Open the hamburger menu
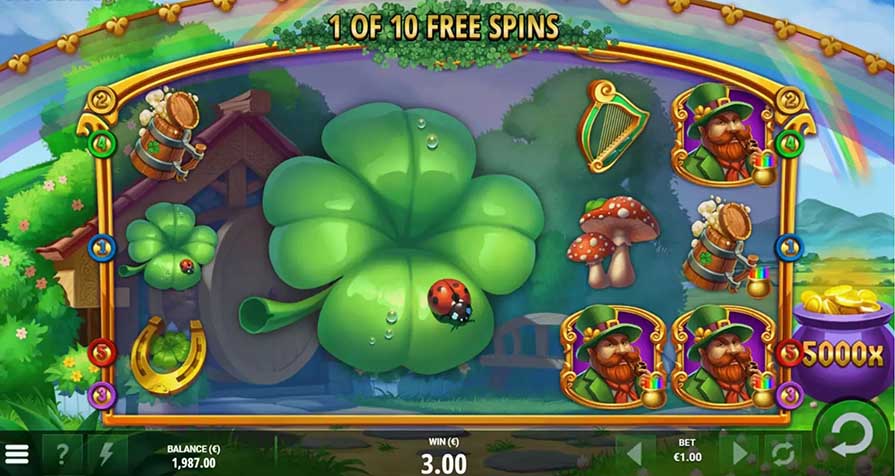 (x=17, y=456)
